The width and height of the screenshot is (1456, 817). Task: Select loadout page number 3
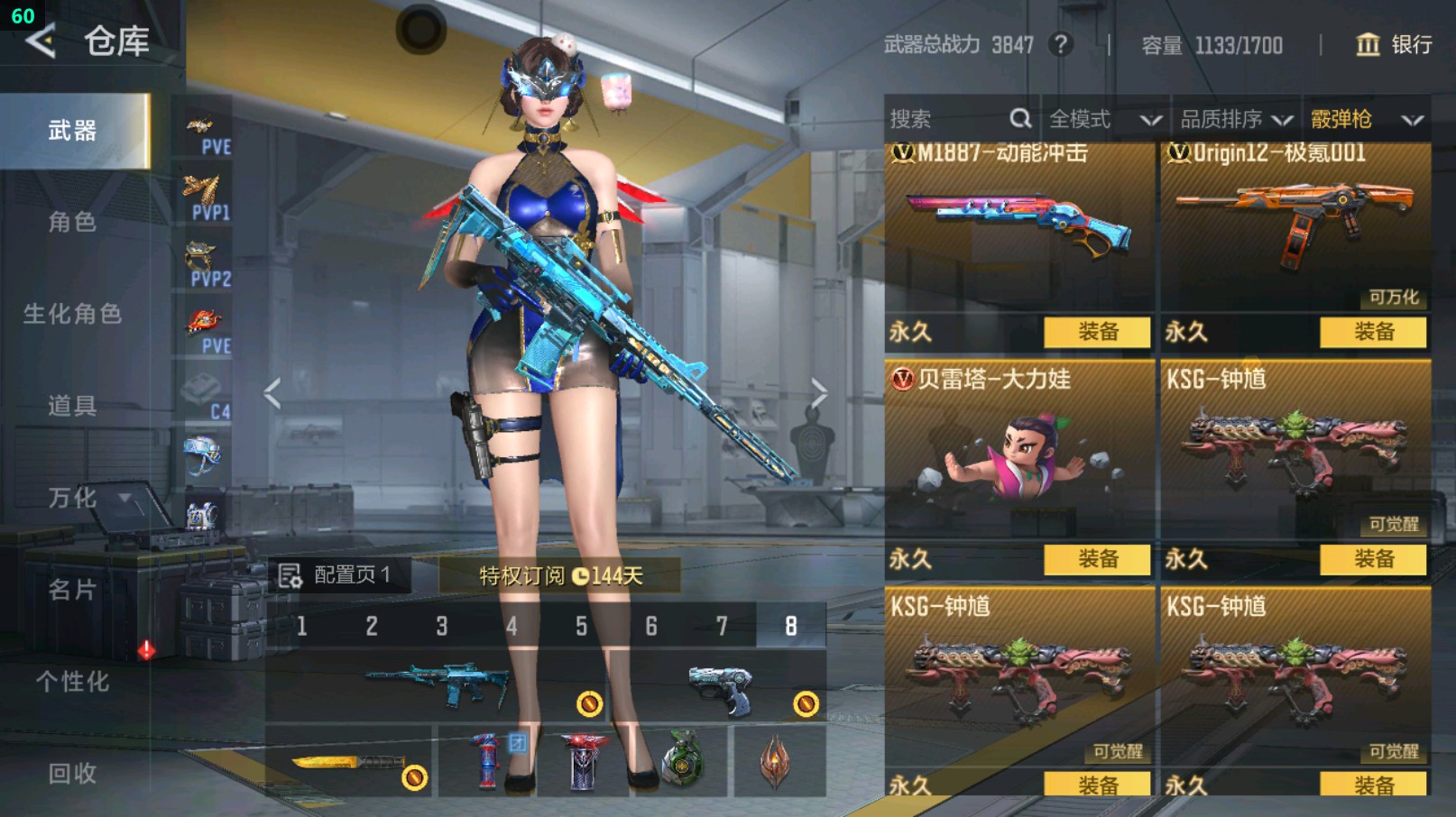click(442, 624)
